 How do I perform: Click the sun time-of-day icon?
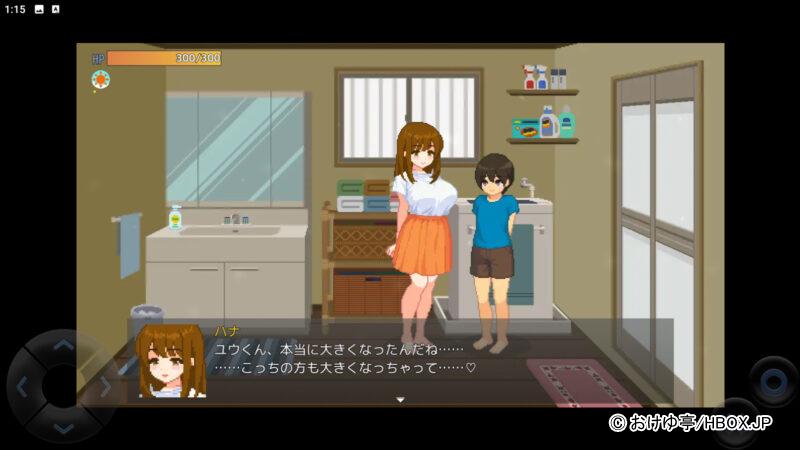click(x=100, y=80)
